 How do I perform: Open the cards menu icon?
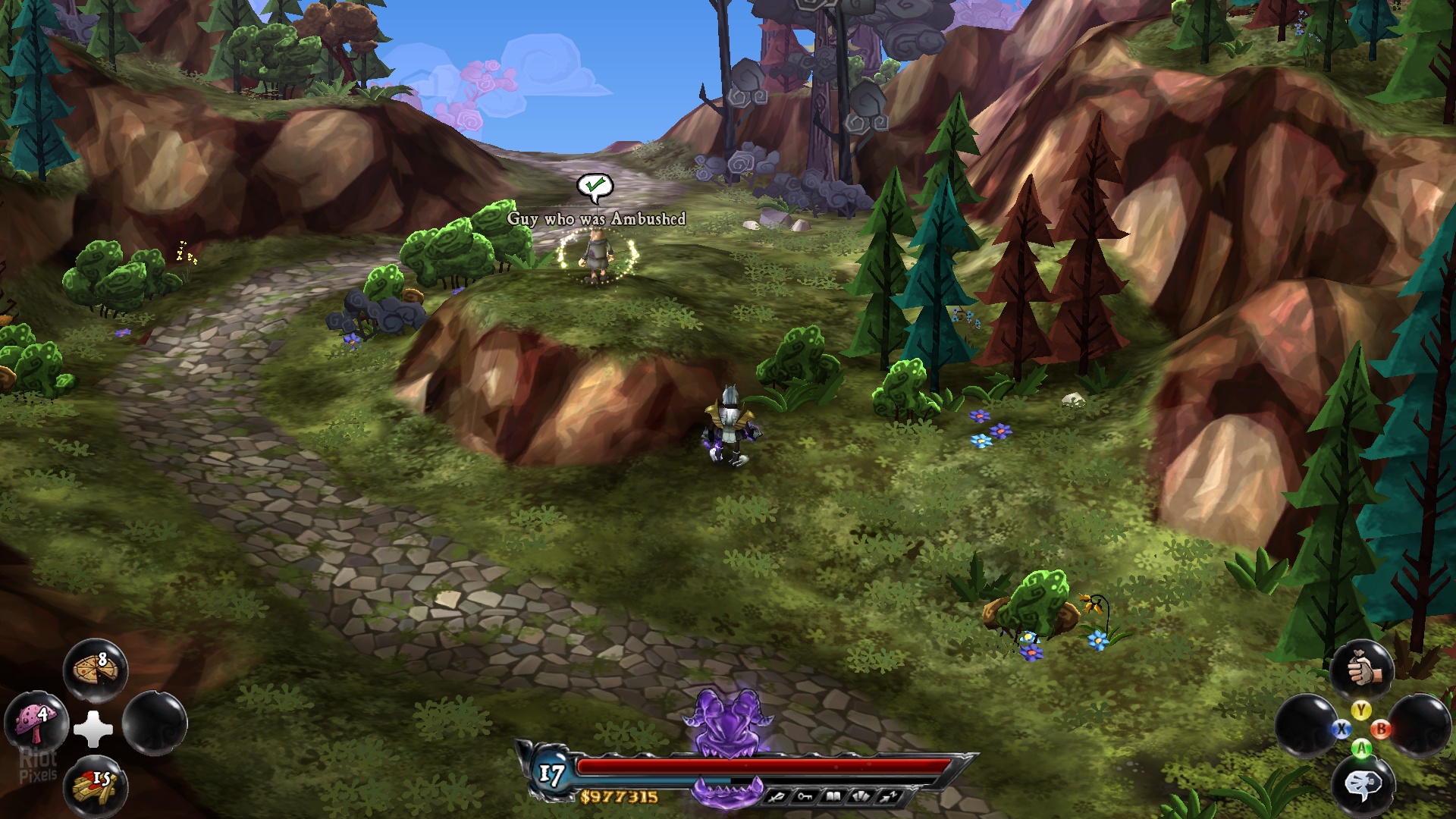click(x=861, y=797)
